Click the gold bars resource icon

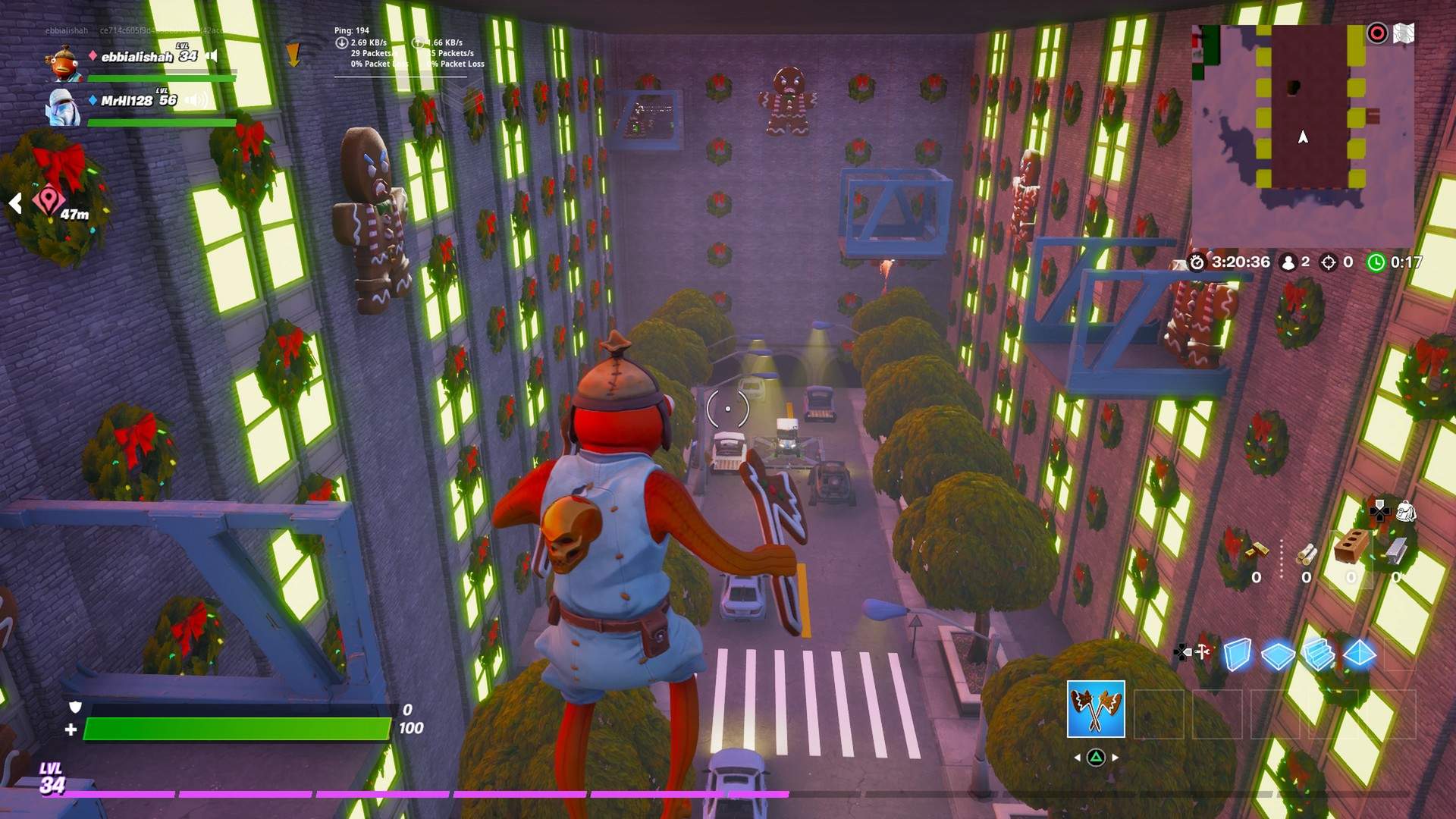pos(1258,551)
